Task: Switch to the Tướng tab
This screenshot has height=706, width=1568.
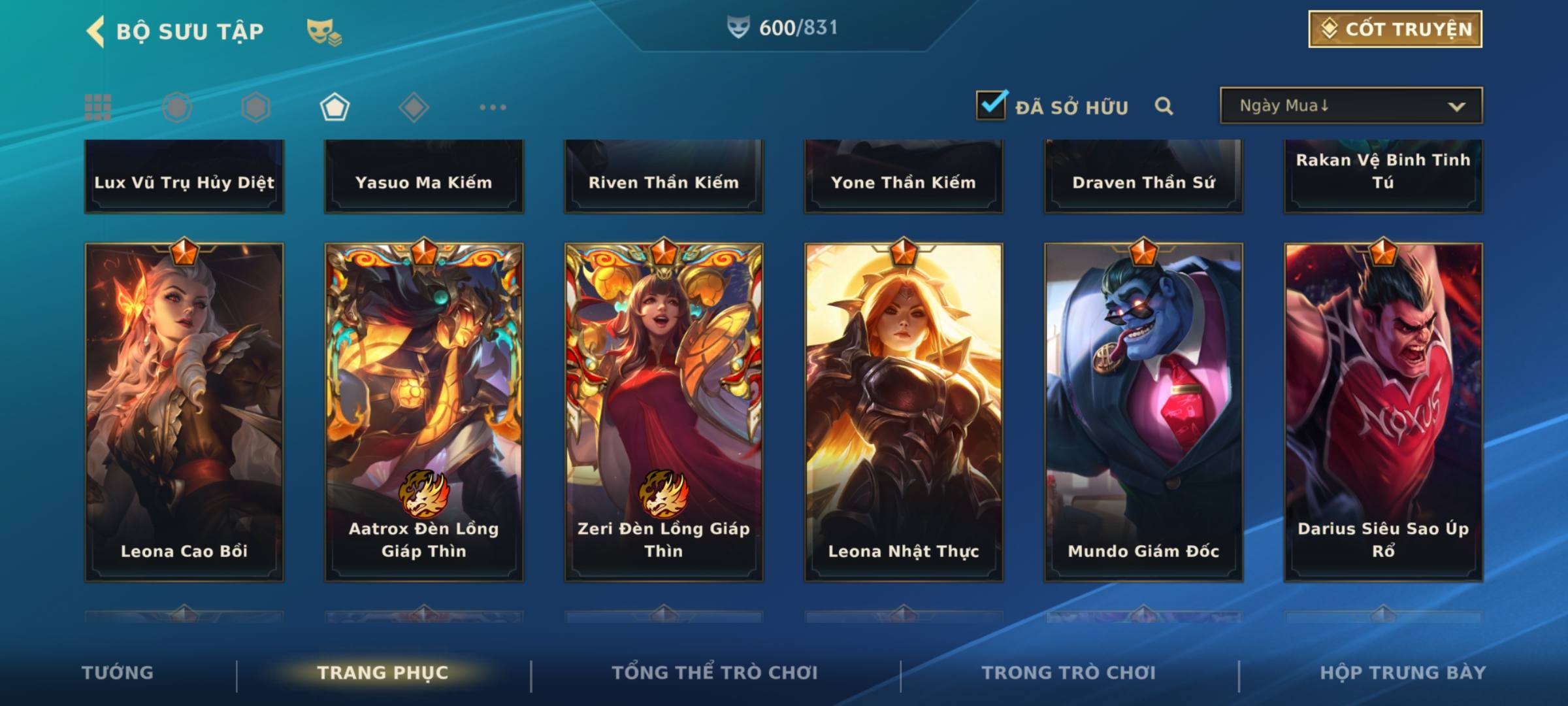Action: 118,673
